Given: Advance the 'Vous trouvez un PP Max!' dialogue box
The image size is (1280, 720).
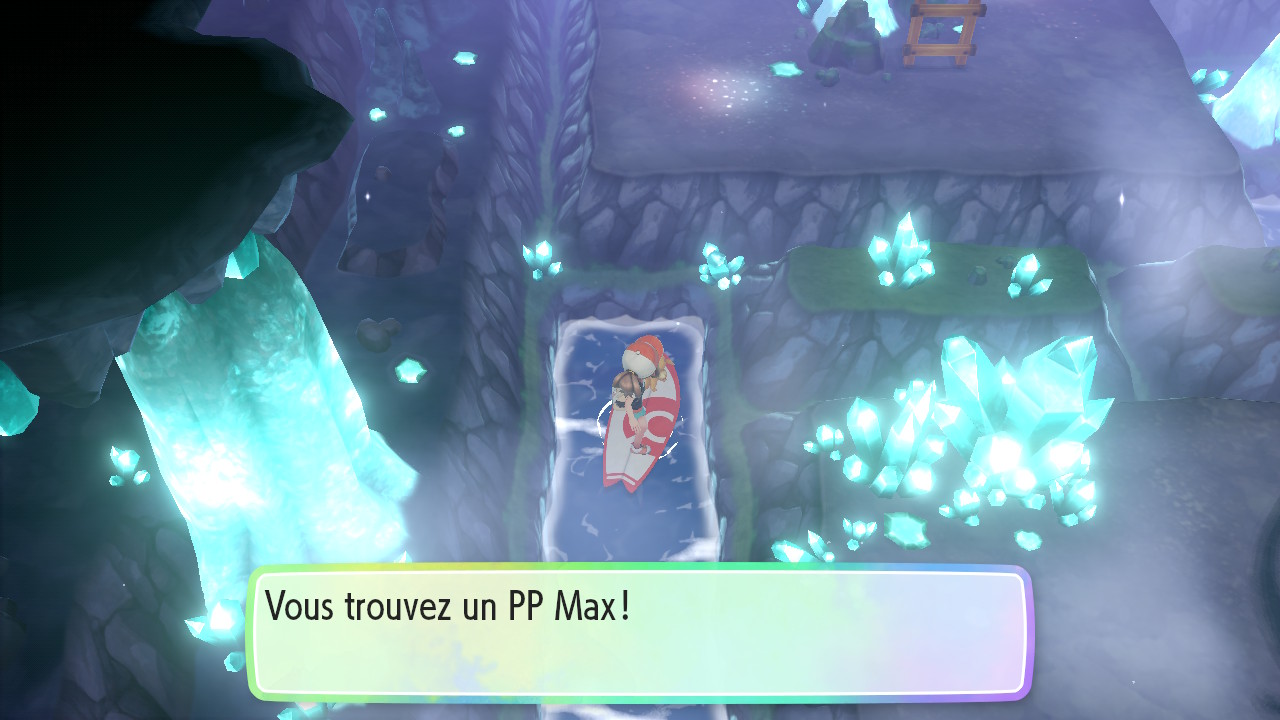Looking at the screenshot, I should coord(638,632).
